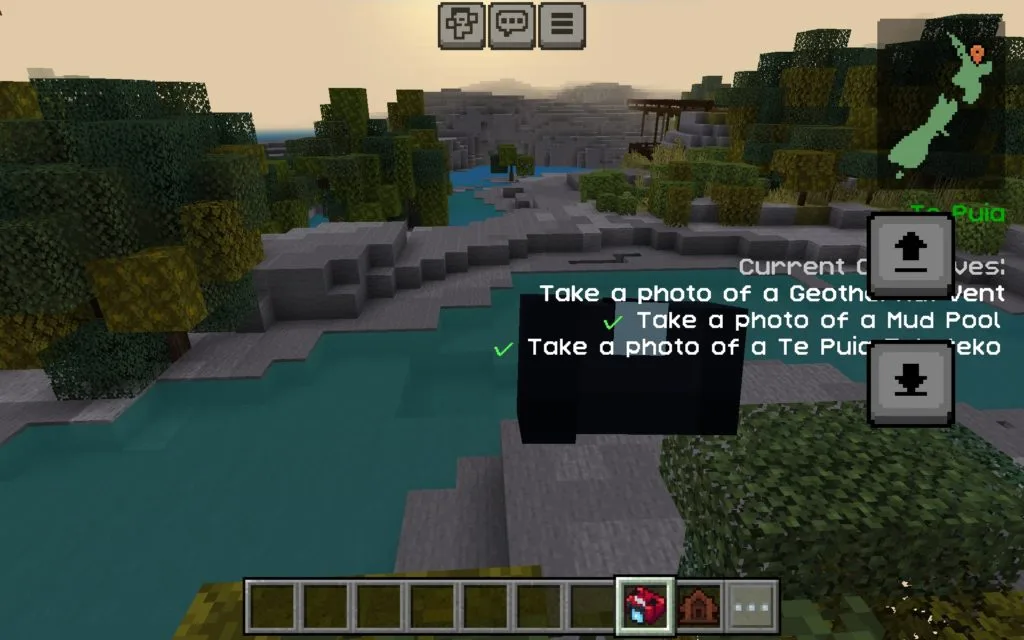1024x640 pixels.
Task: Open inventory with the three-dots button
Action: (752, 606)
